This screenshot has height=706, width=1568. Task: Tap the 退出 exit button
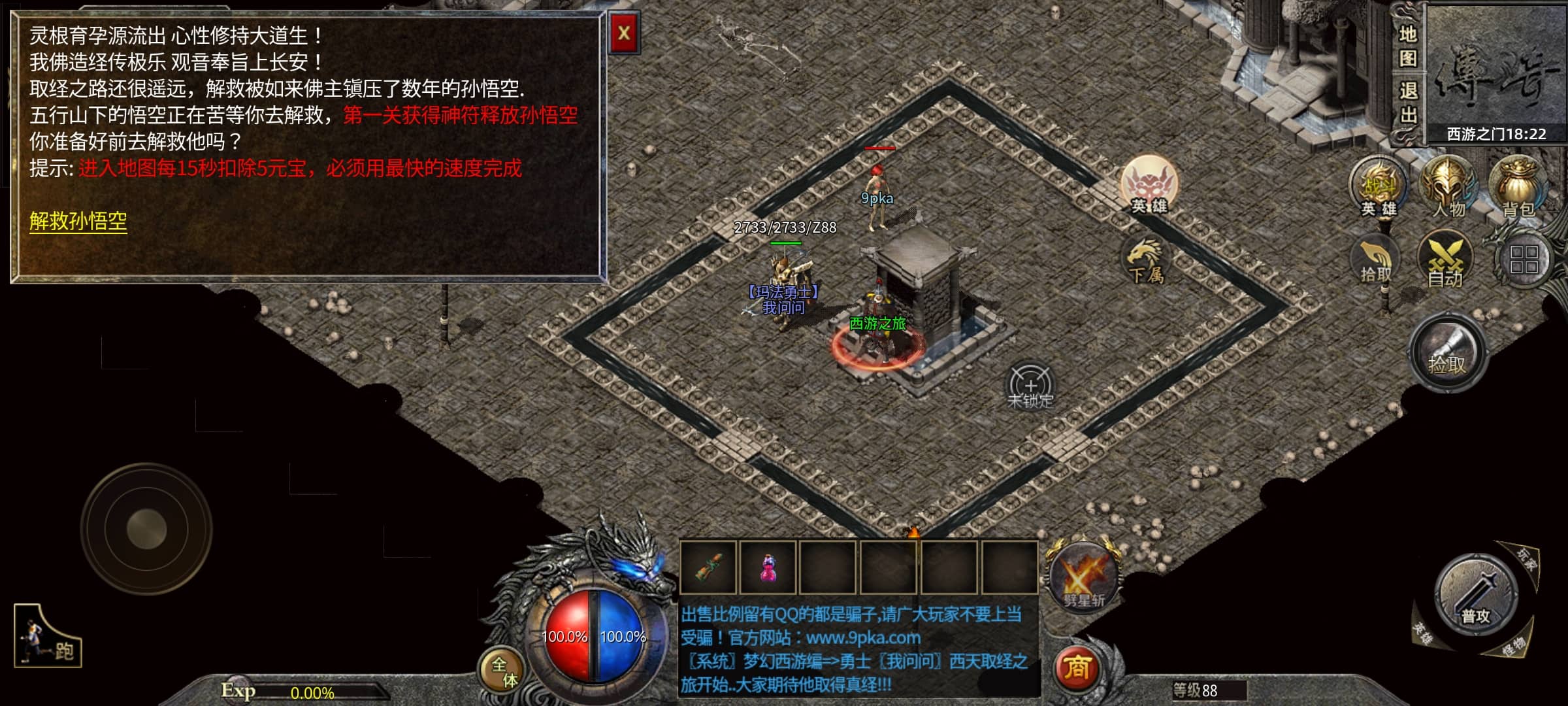pos(1407,103)
